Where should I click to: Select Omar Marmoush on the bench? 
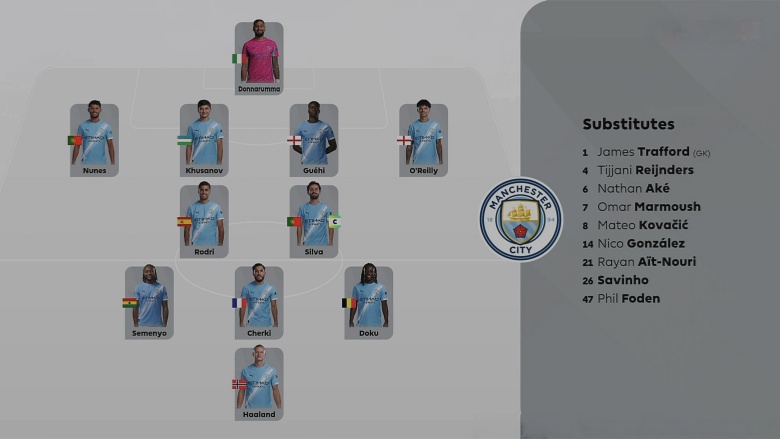[648, 207]
